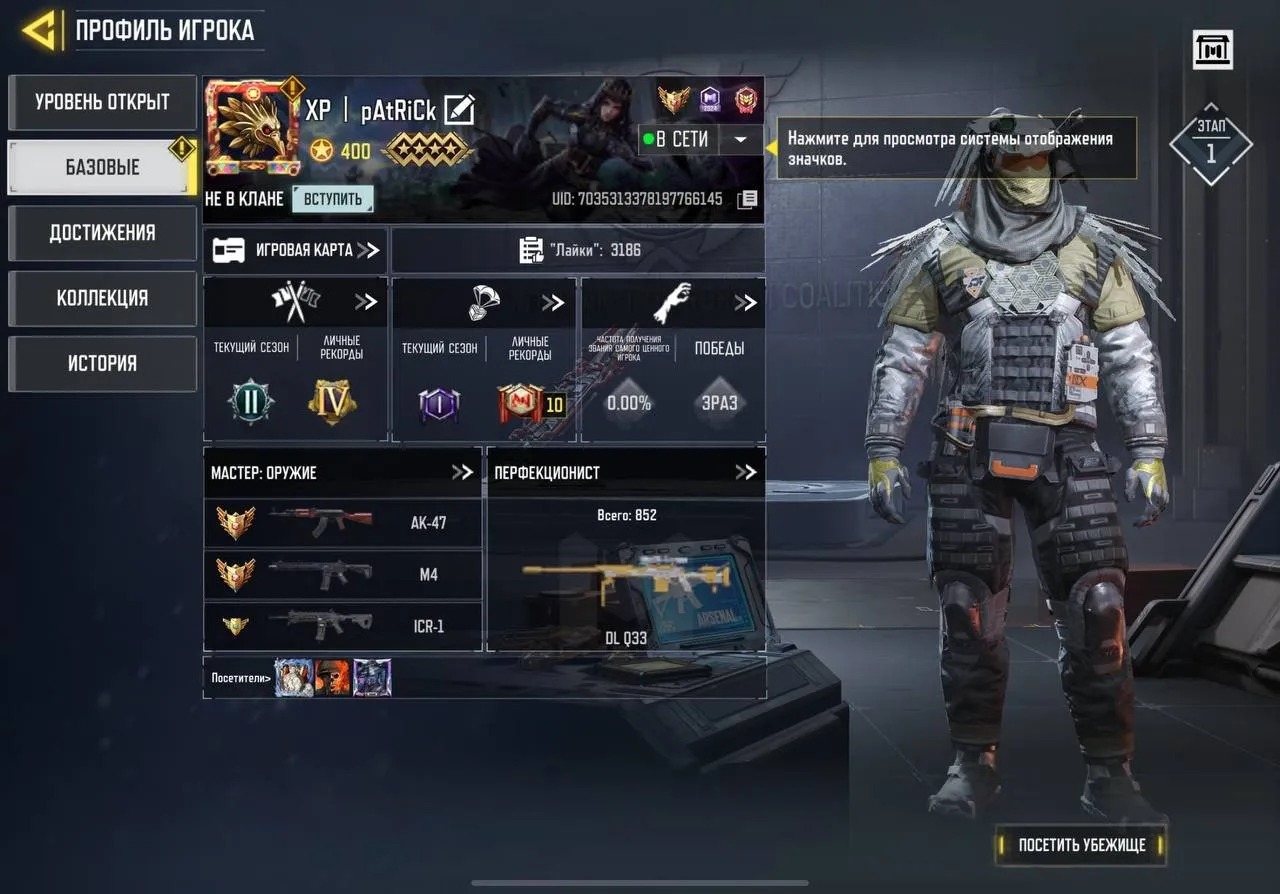Expand the Перфекционист section
This screenshot has width=1280, height=894.
click(747, 472)
